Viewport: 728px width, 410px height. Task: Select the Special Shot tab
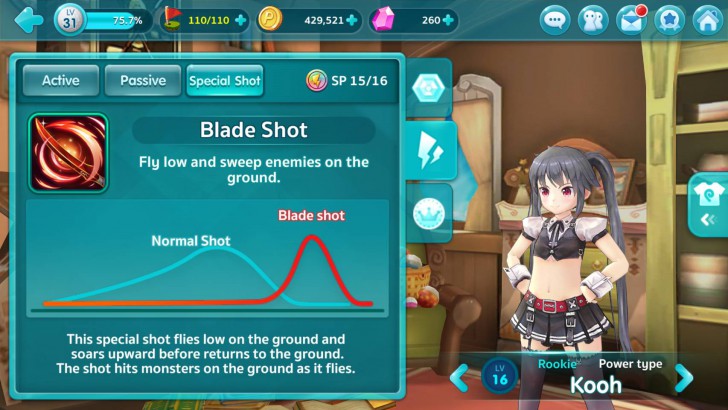coord(225,81)
